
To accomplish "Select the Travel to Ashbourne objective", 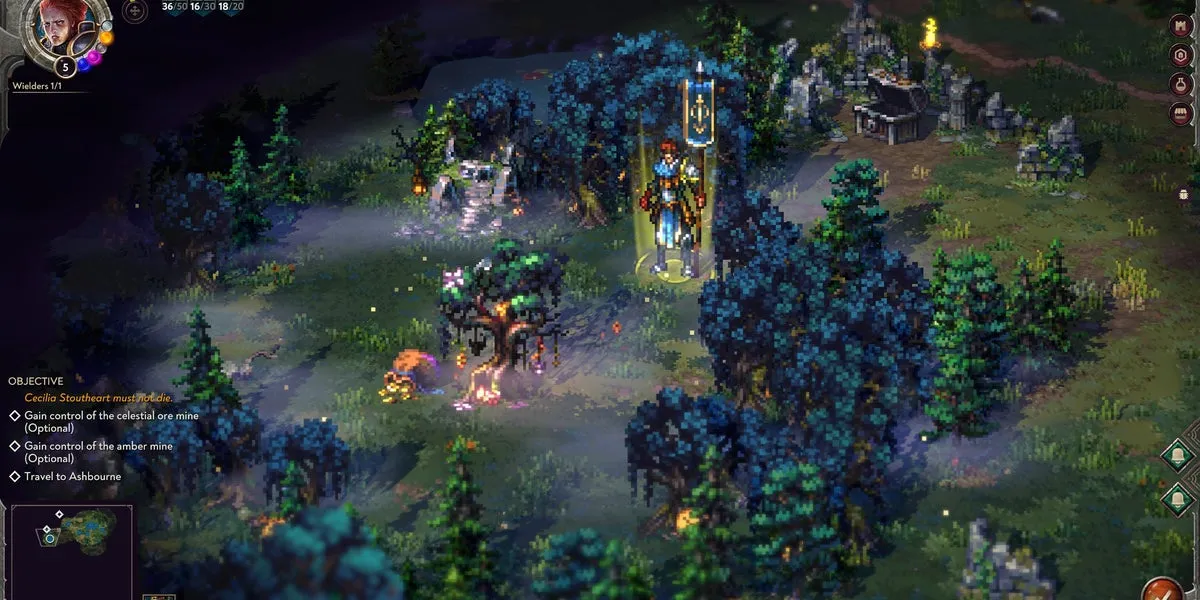I will [x=72, y=476].
